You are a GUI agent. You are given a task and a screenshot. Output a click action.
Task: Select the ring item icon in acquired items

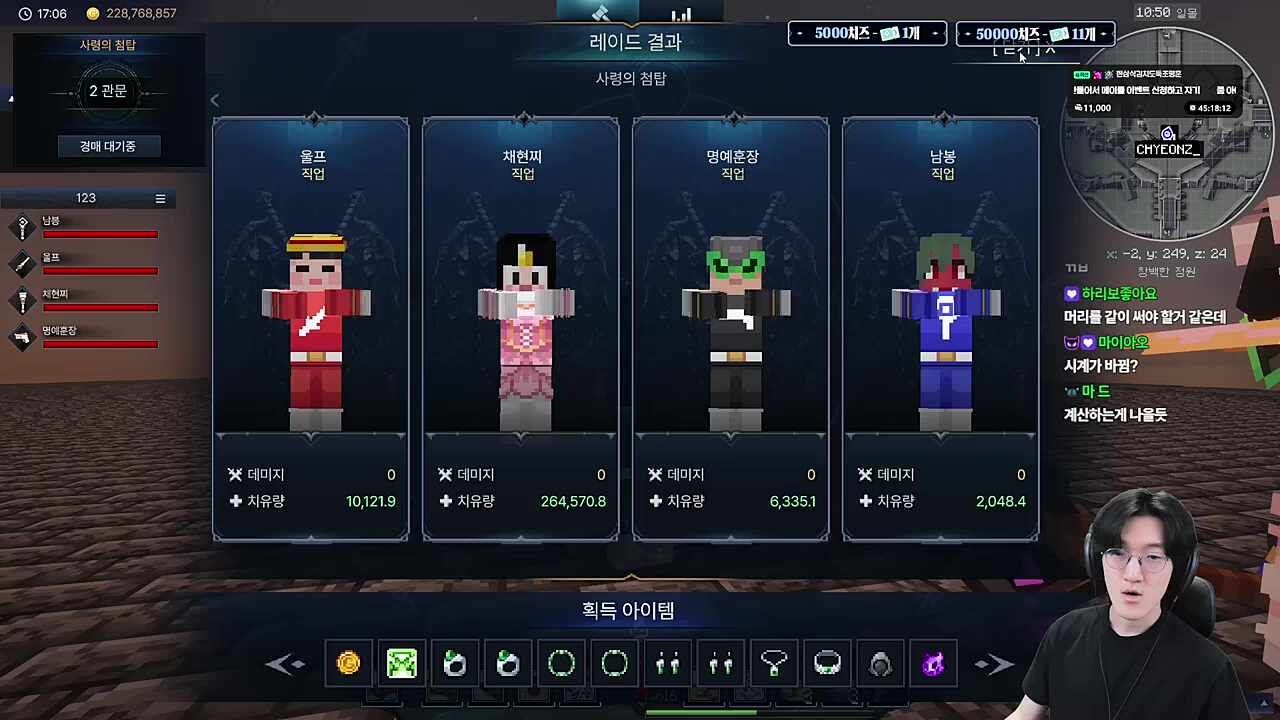(561, 663)
